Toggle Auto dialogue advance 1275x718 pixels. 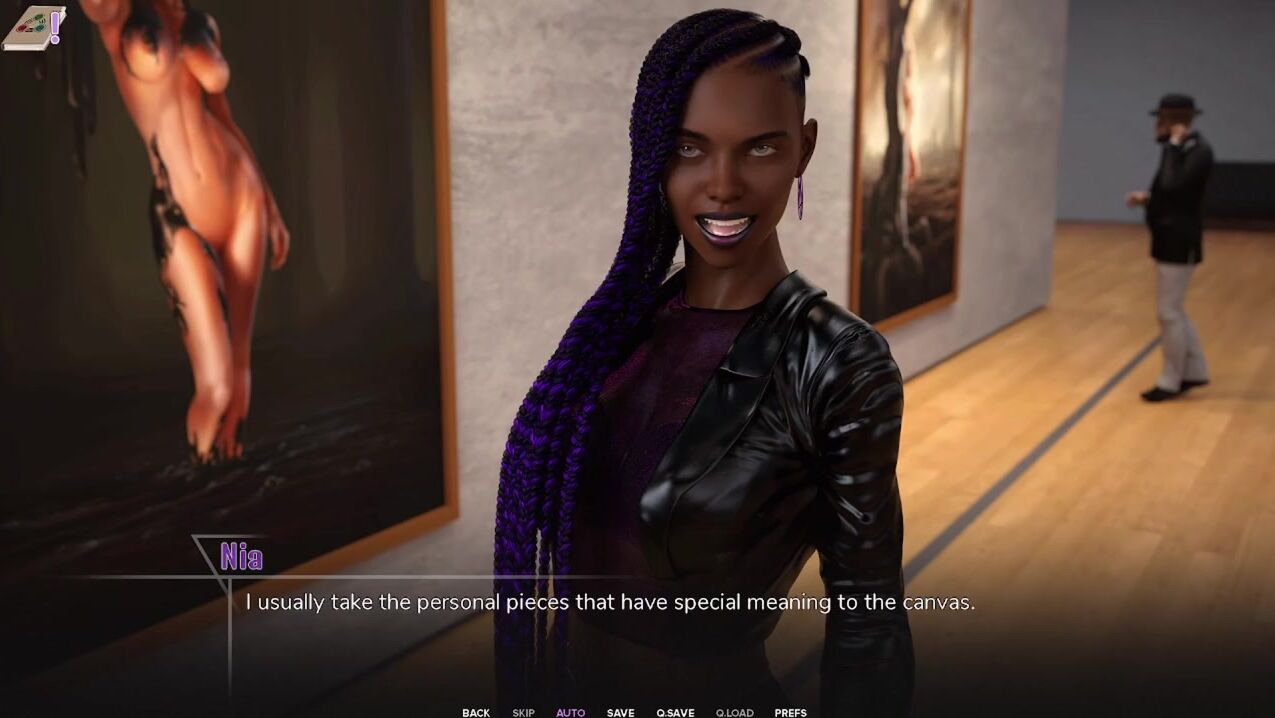click(570, 712)
